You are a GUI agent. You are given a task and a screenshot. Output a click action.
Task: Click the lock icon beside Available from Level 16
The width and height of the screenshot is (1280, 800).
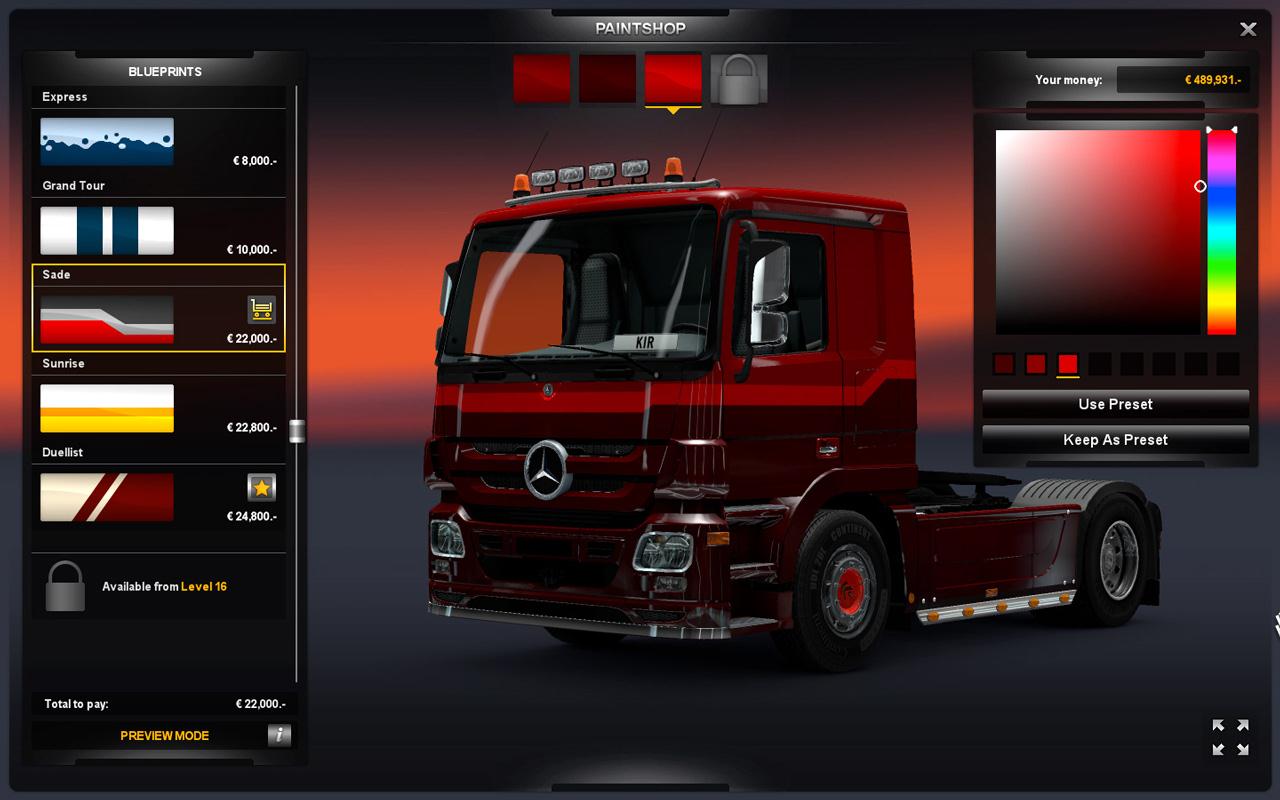63,586
